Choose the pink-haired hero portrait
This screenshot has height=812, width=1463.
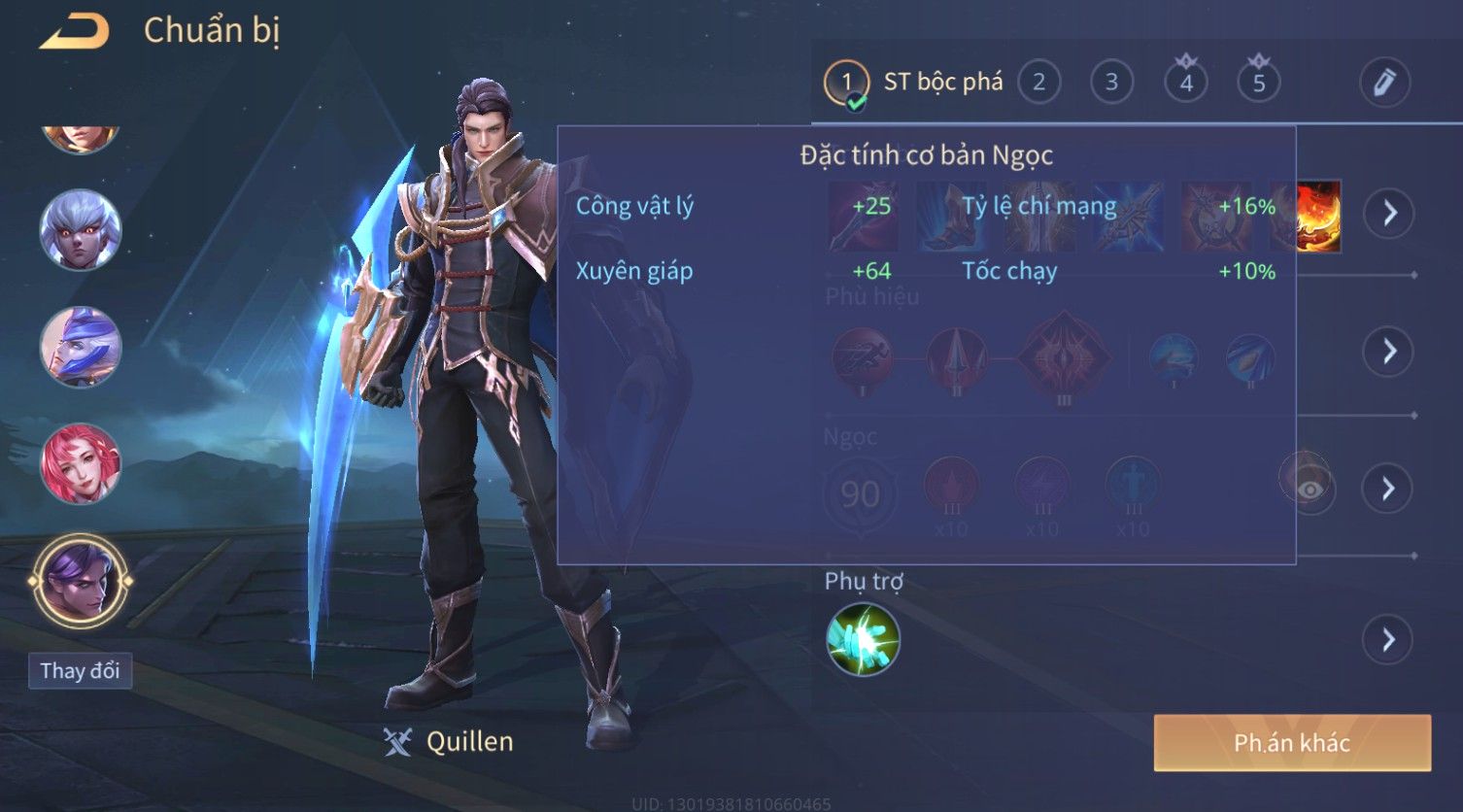[x=81, y=463]
